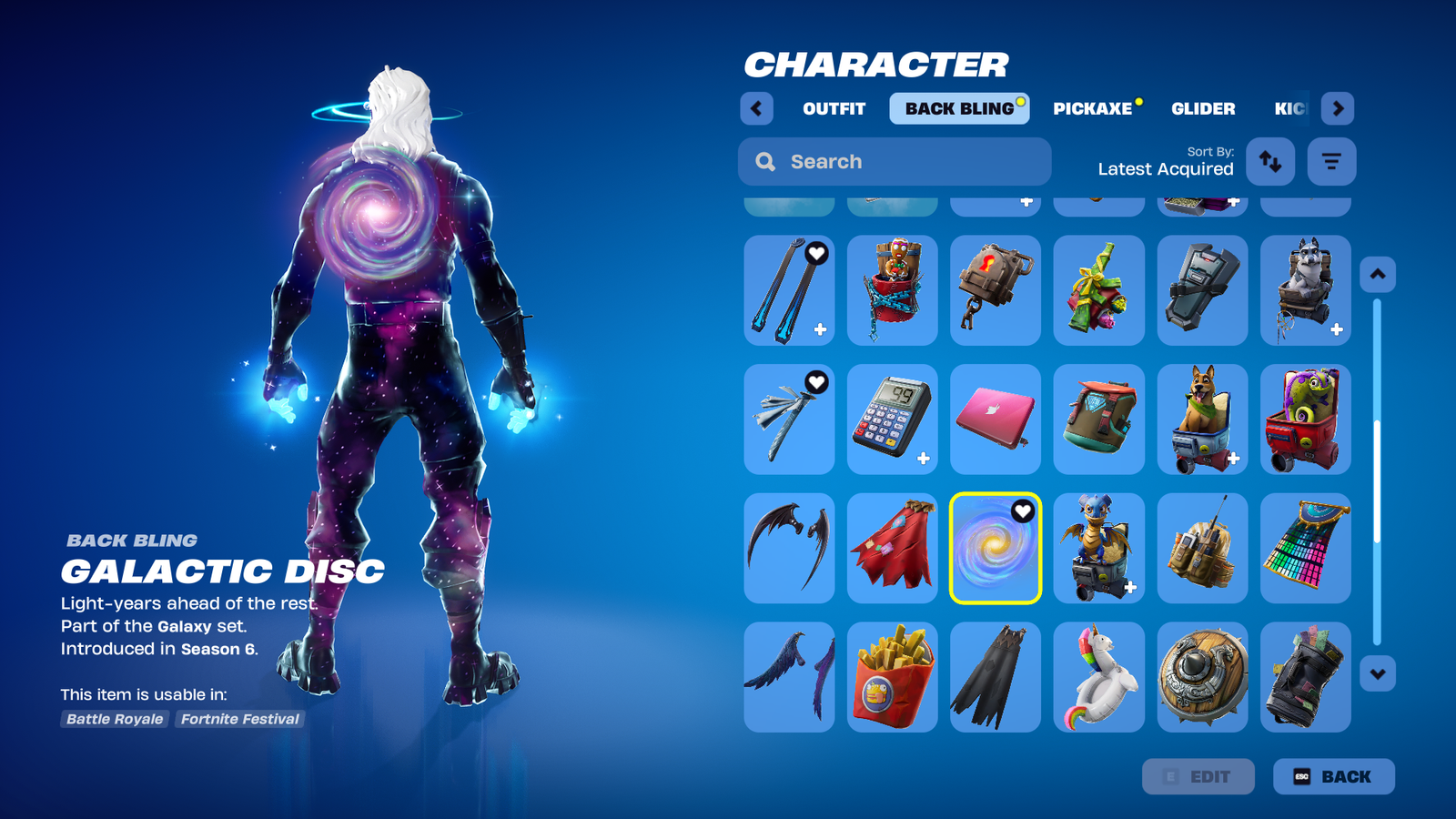
Task: Open the filter funnel icon
Action: click(x=1331, y=161)
